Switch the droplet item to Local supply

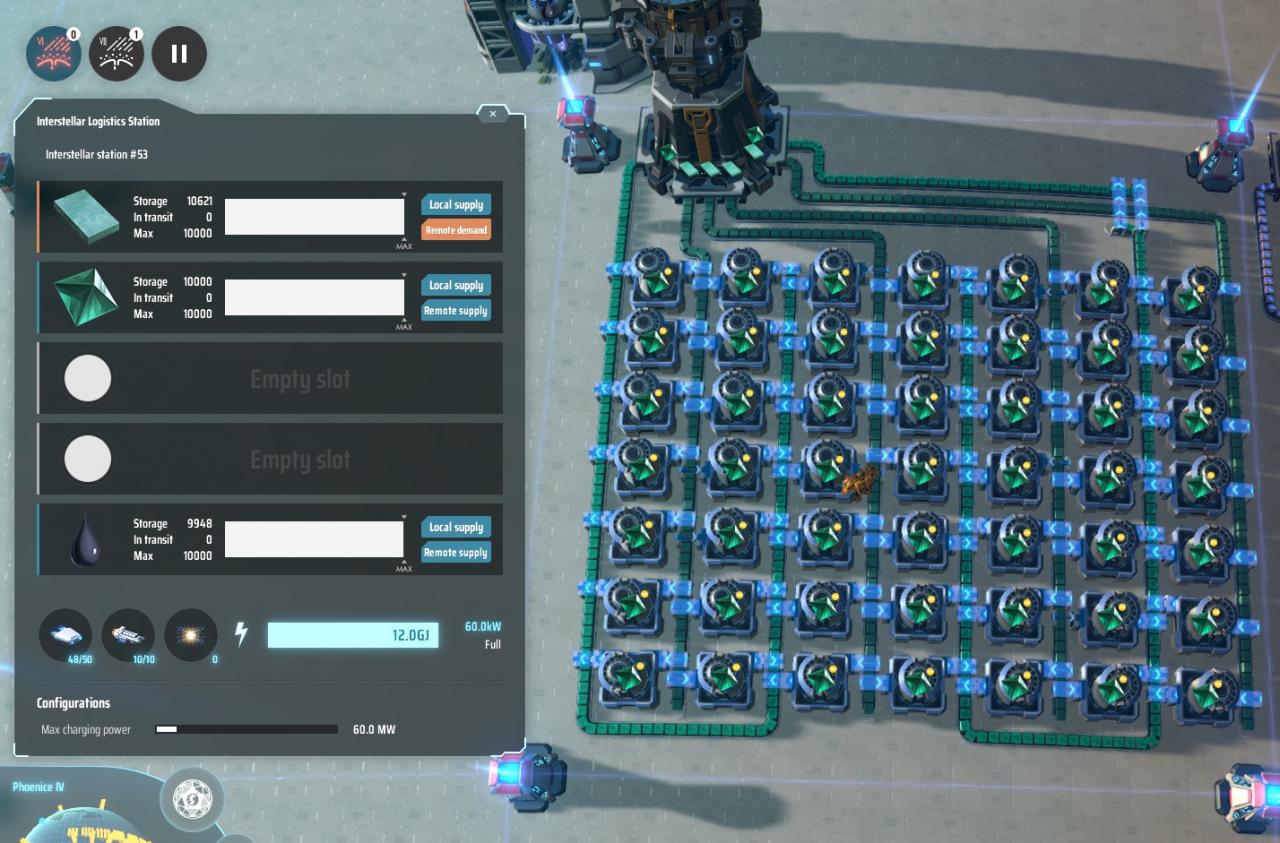[456, 527]
